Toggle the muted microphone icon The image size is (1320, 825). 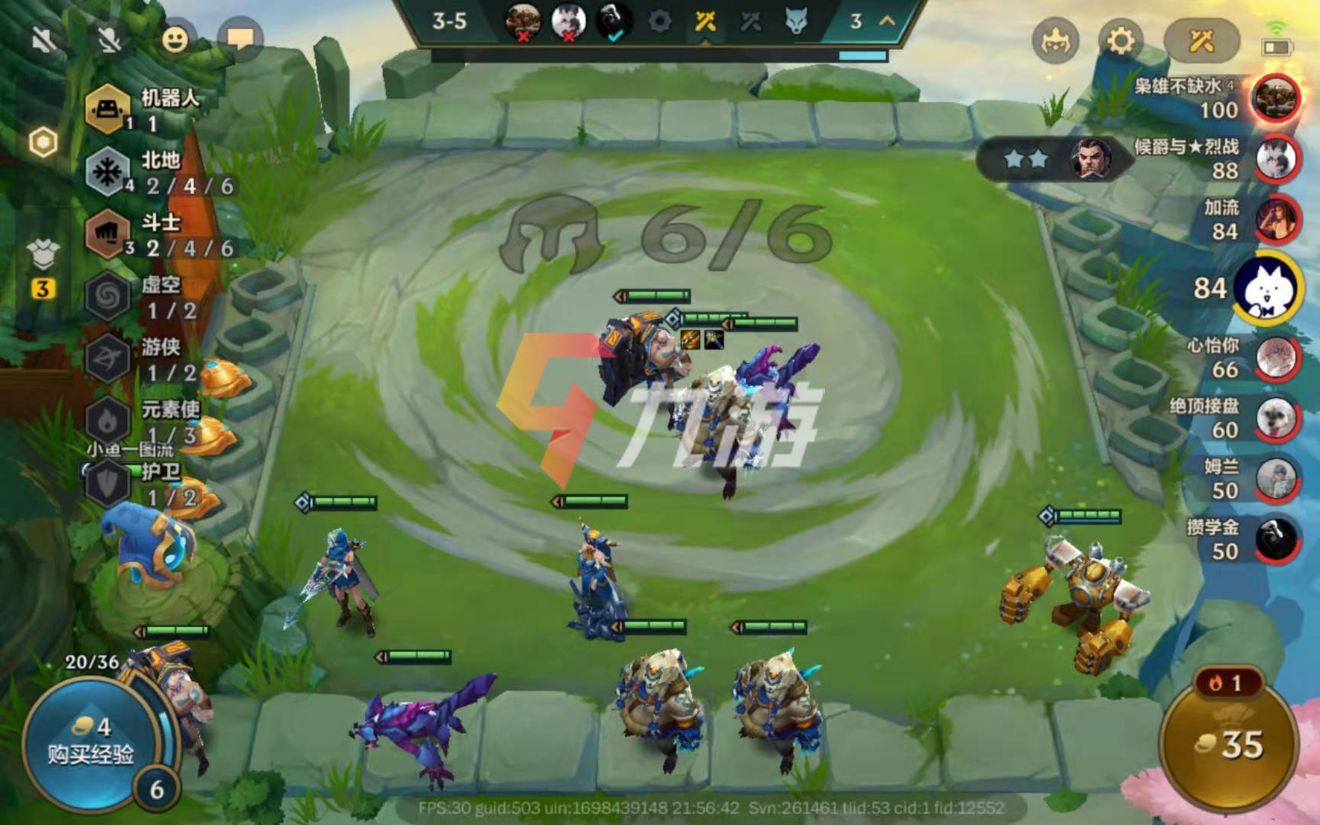(110, 40)
